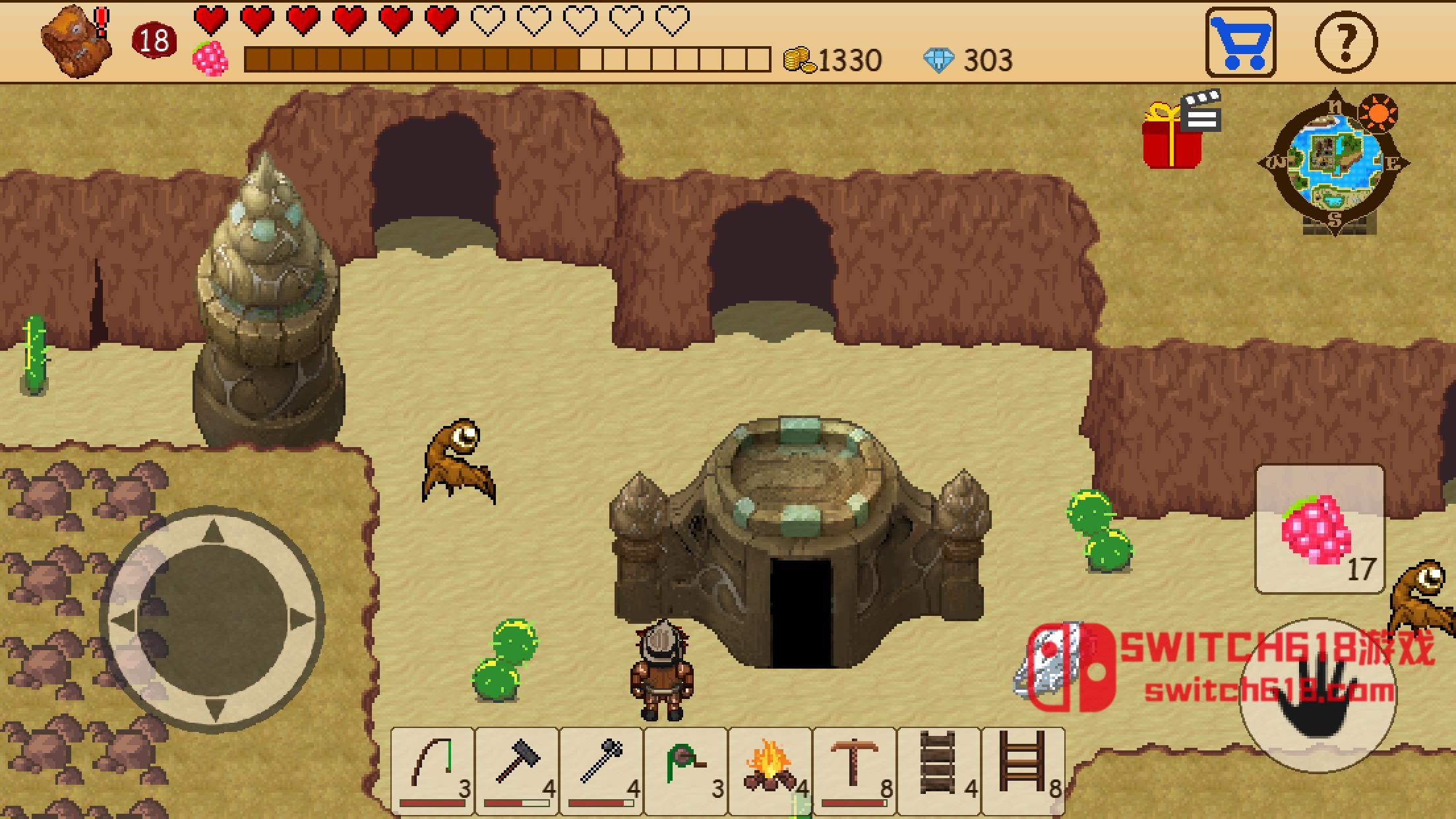Choose the spiked mace hotbar slot
Screen dimensions: 1456x819
point(601,768)
